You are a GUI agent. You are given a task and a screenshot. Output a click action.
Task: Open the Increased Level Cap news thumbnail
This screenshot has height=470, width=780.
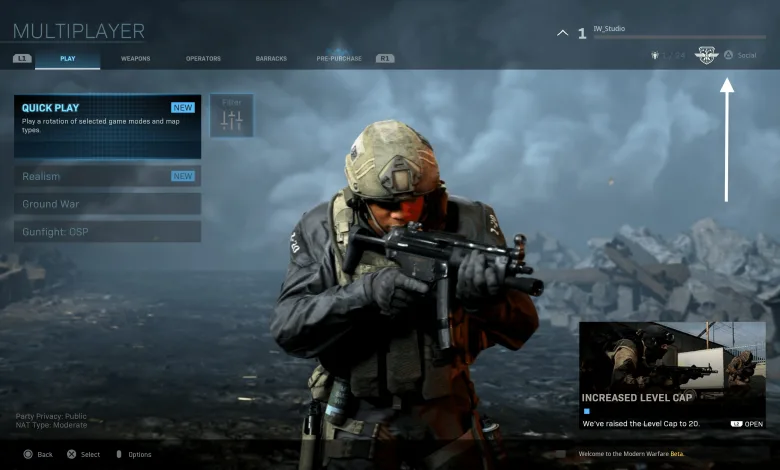672,360
